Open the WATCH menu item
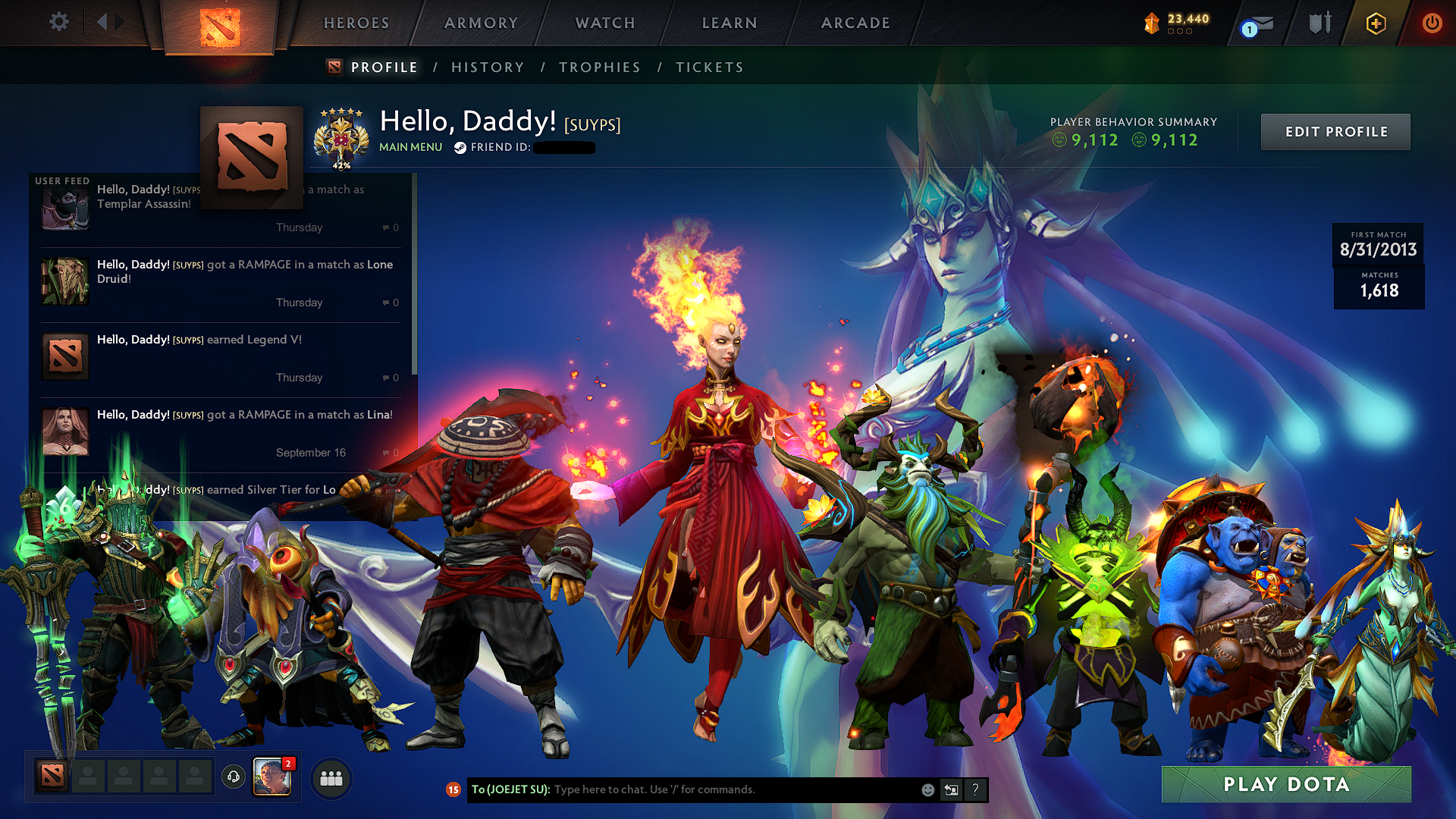This screenshot has width=1456, height=819. 604,23
